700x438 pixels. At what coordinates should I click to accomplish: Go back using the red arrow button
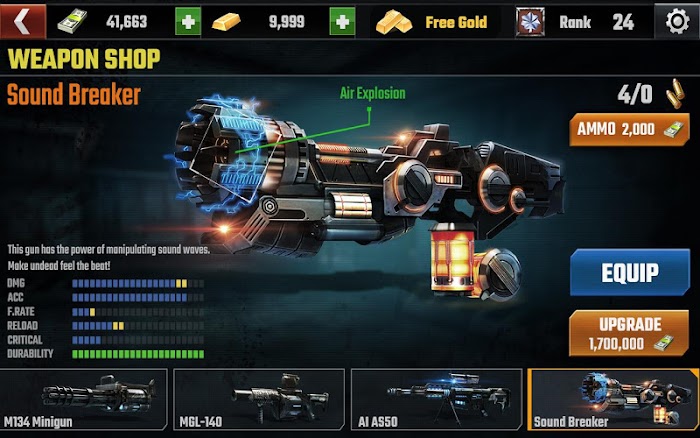pos(26,20)
